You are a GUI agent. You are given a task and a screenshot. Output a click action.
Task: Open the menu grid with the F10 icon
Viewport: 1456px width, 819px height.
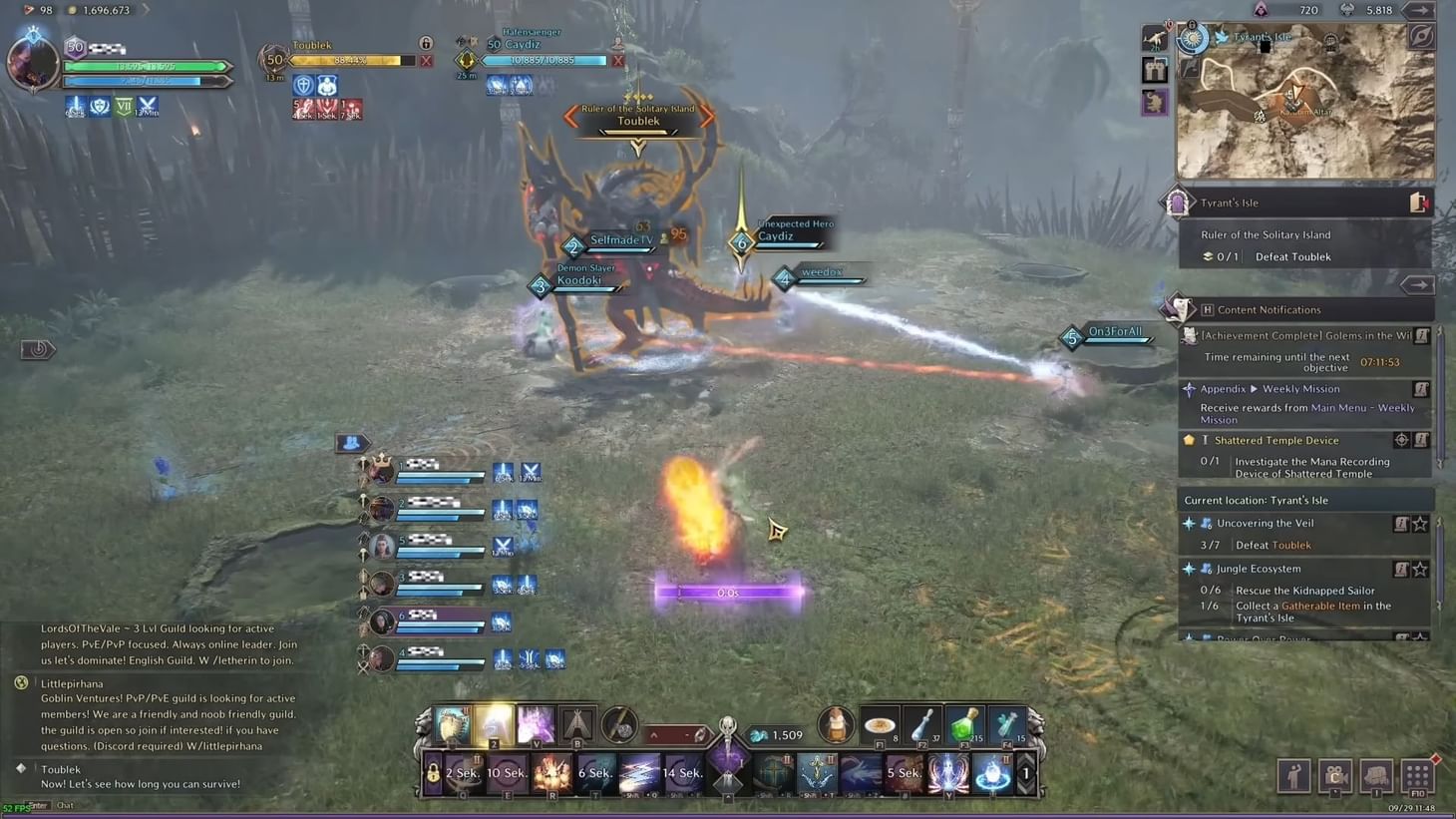1416,776
